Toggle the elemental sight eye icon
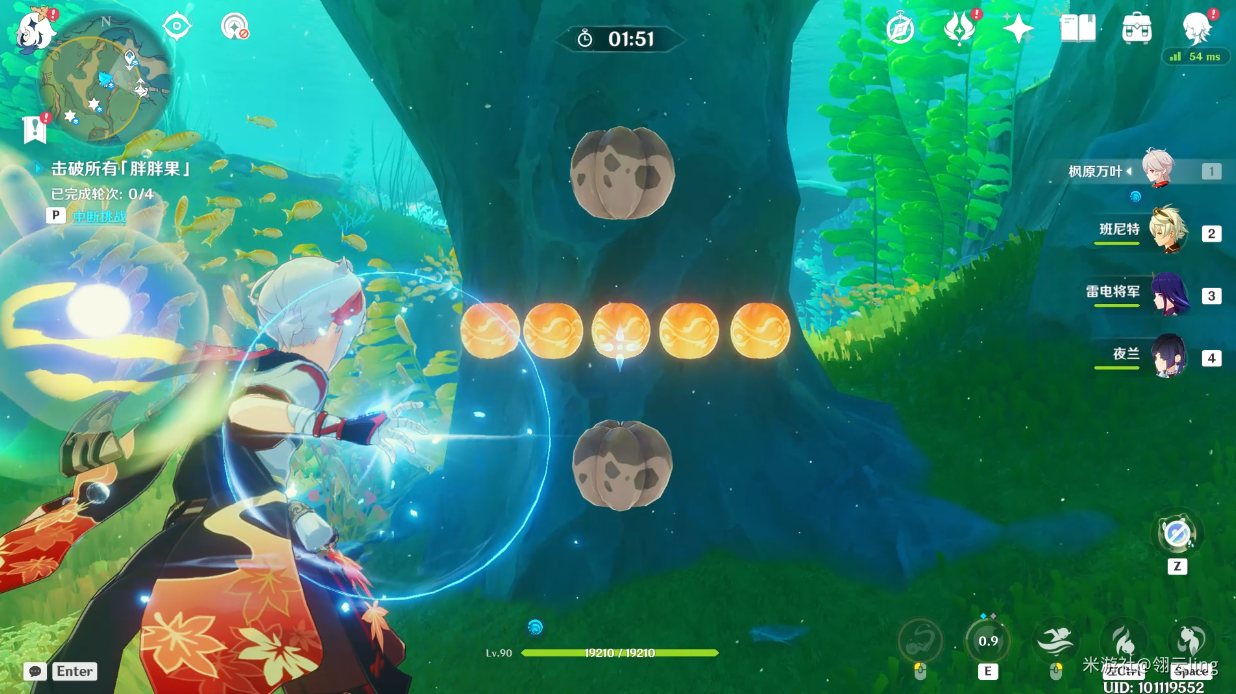This screenshot has width=1236, height=694. (177, 26)
